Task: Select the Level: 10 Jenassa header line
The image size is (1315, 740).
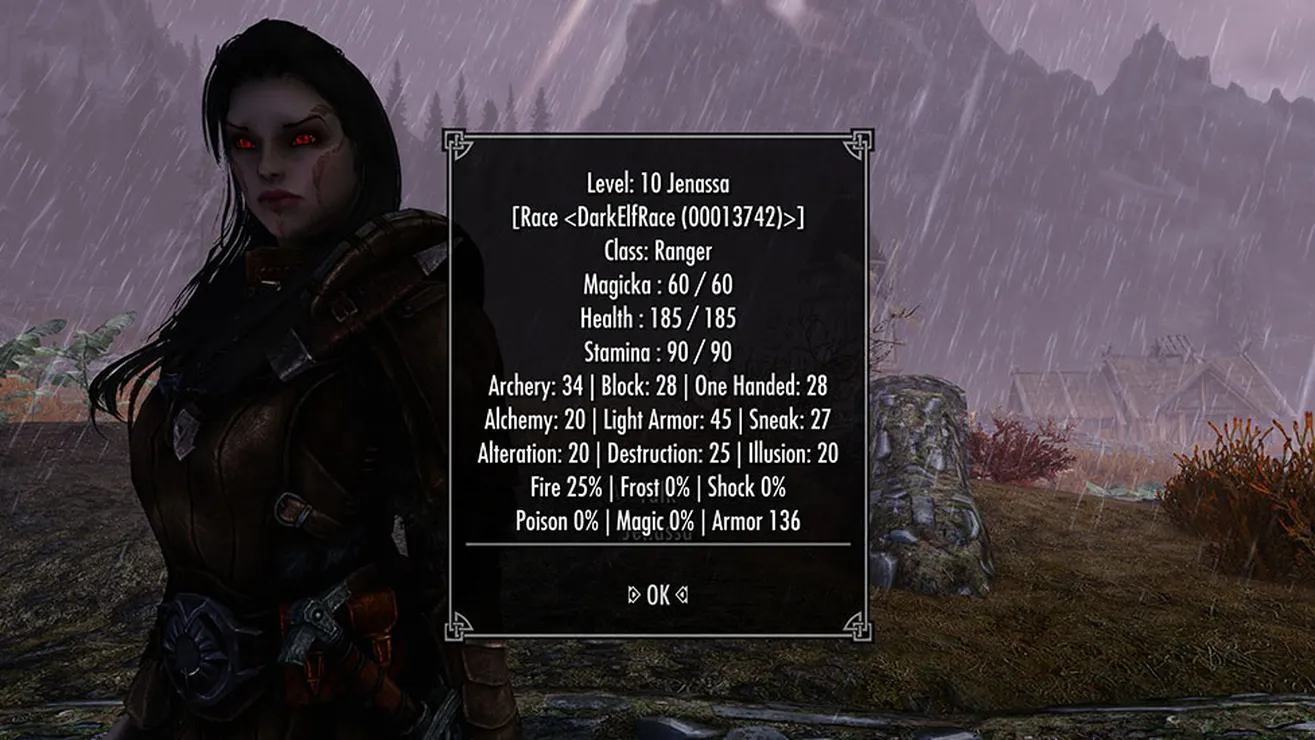Action: [x=657, y=184]
